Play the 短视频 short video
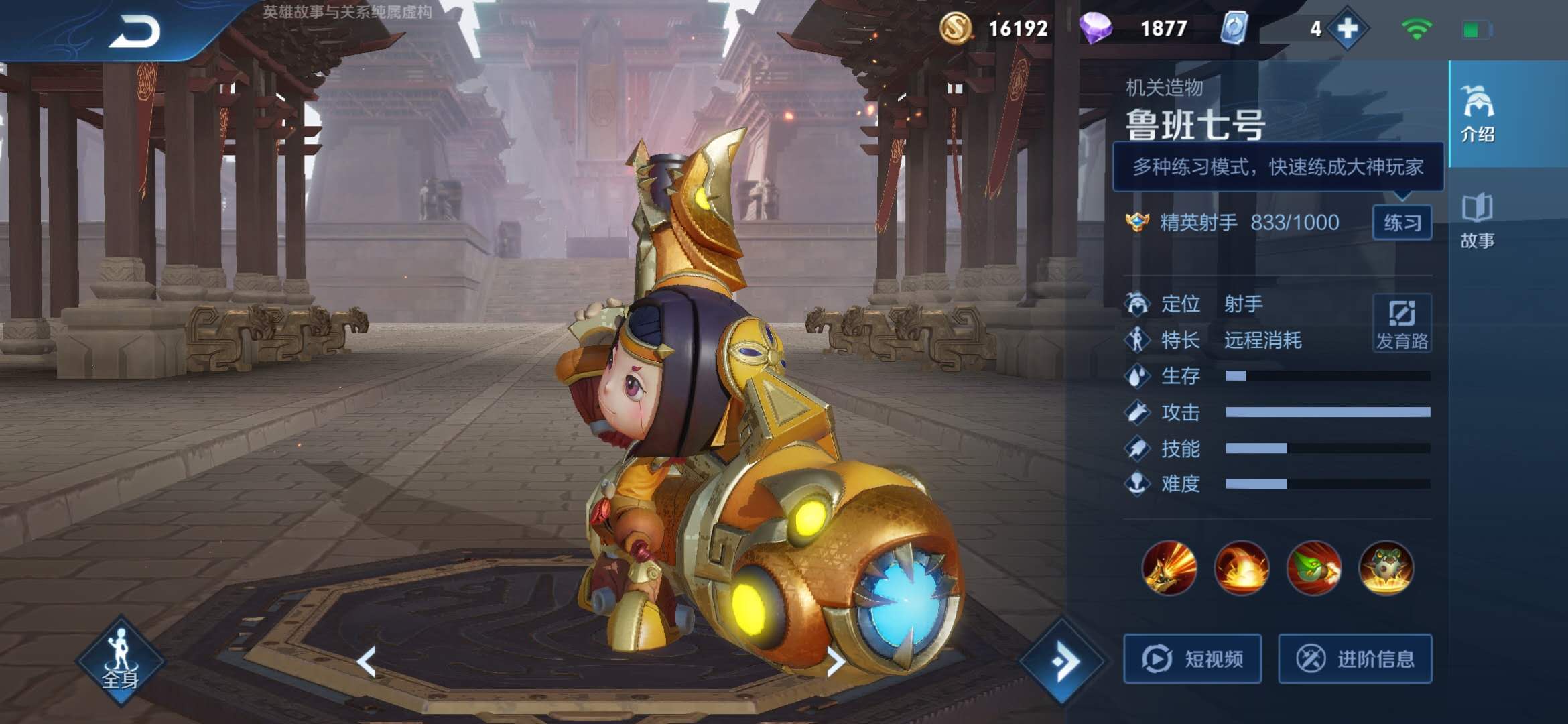The width and height of the screenshot is (1568, 724). [x=1193, y=659]
